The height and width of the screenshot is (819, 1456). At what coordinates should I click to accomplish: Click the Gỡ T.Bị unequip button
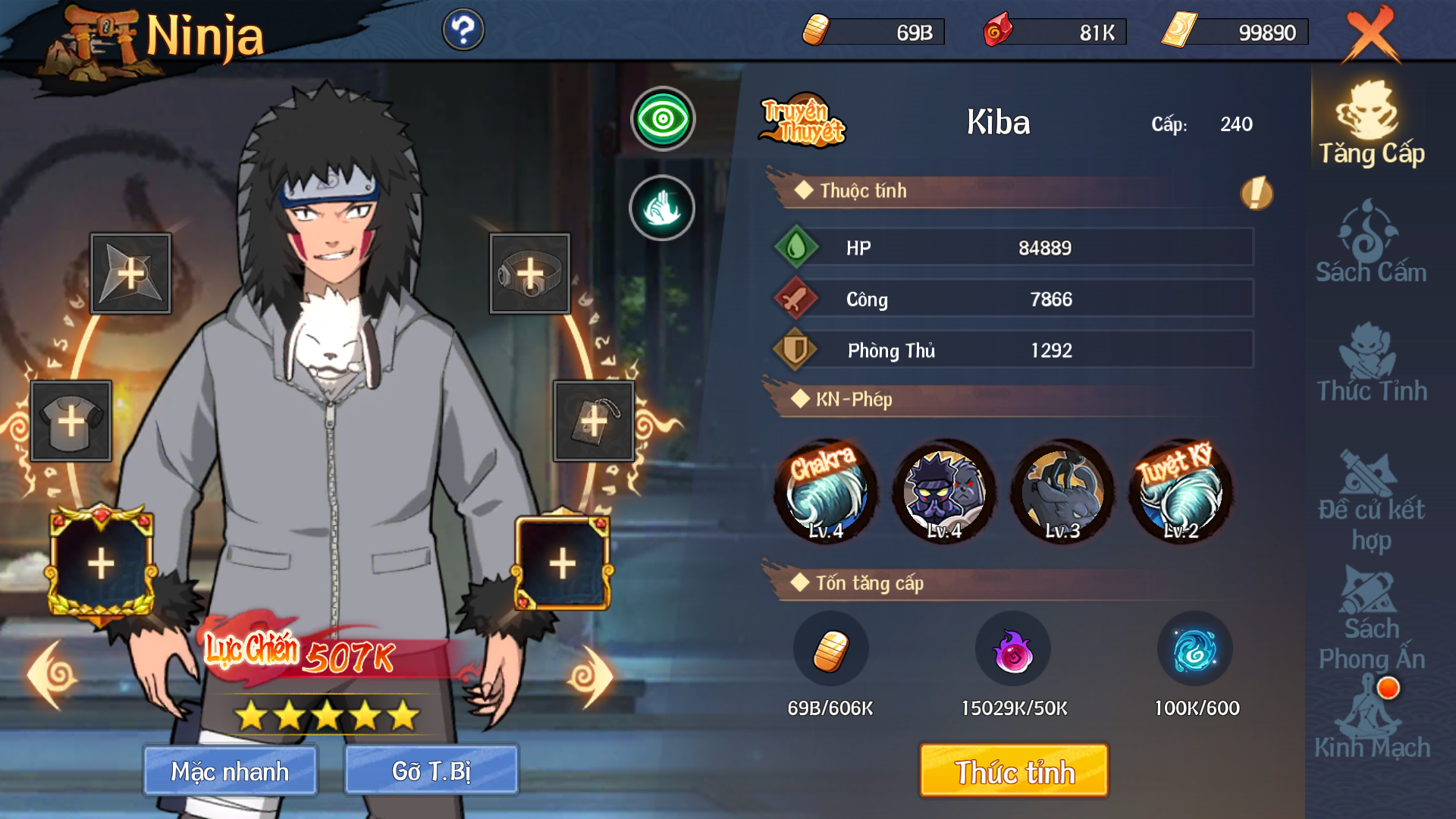pos(431,770)
